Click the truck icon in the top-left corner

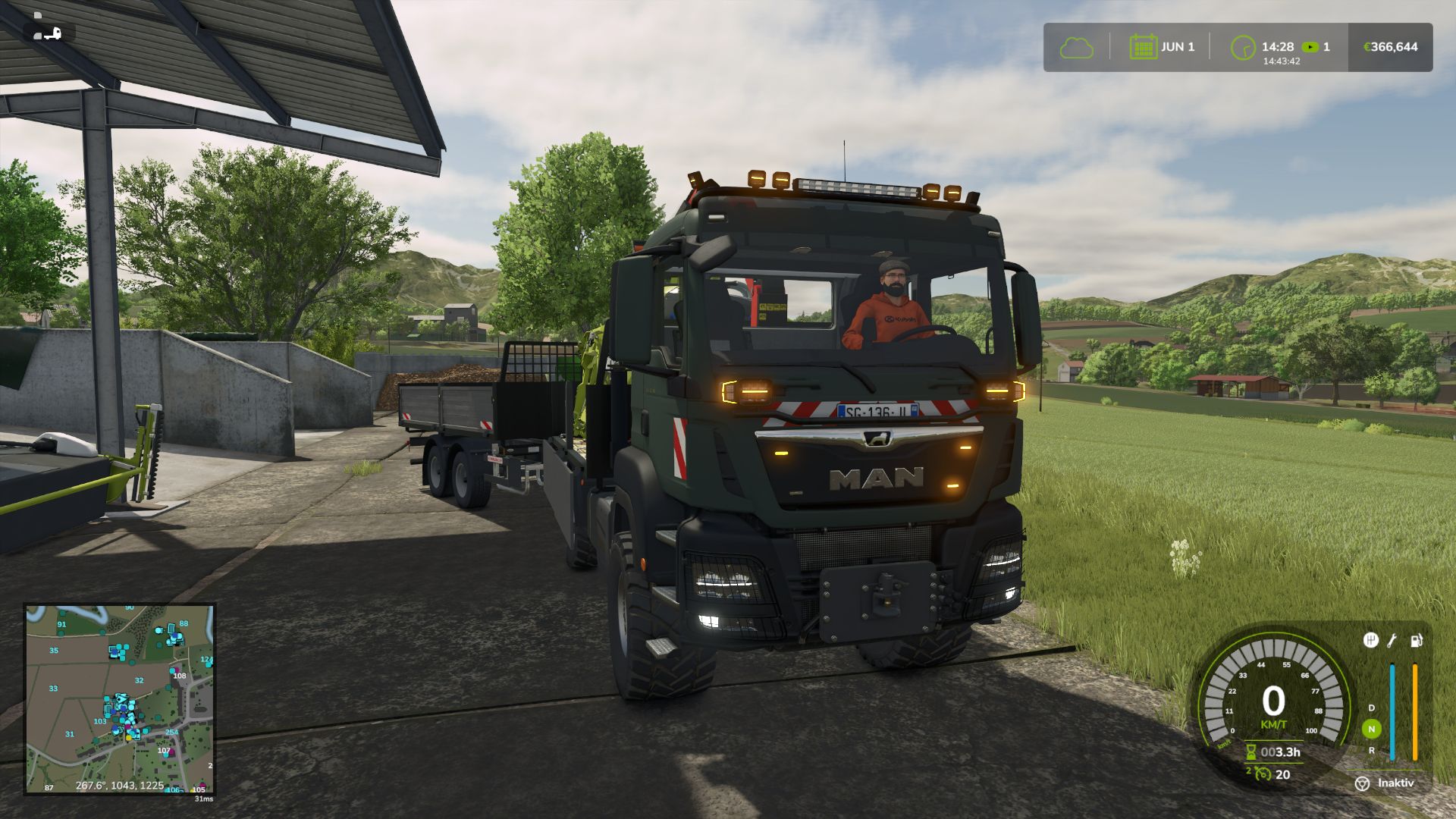(47, 32)
